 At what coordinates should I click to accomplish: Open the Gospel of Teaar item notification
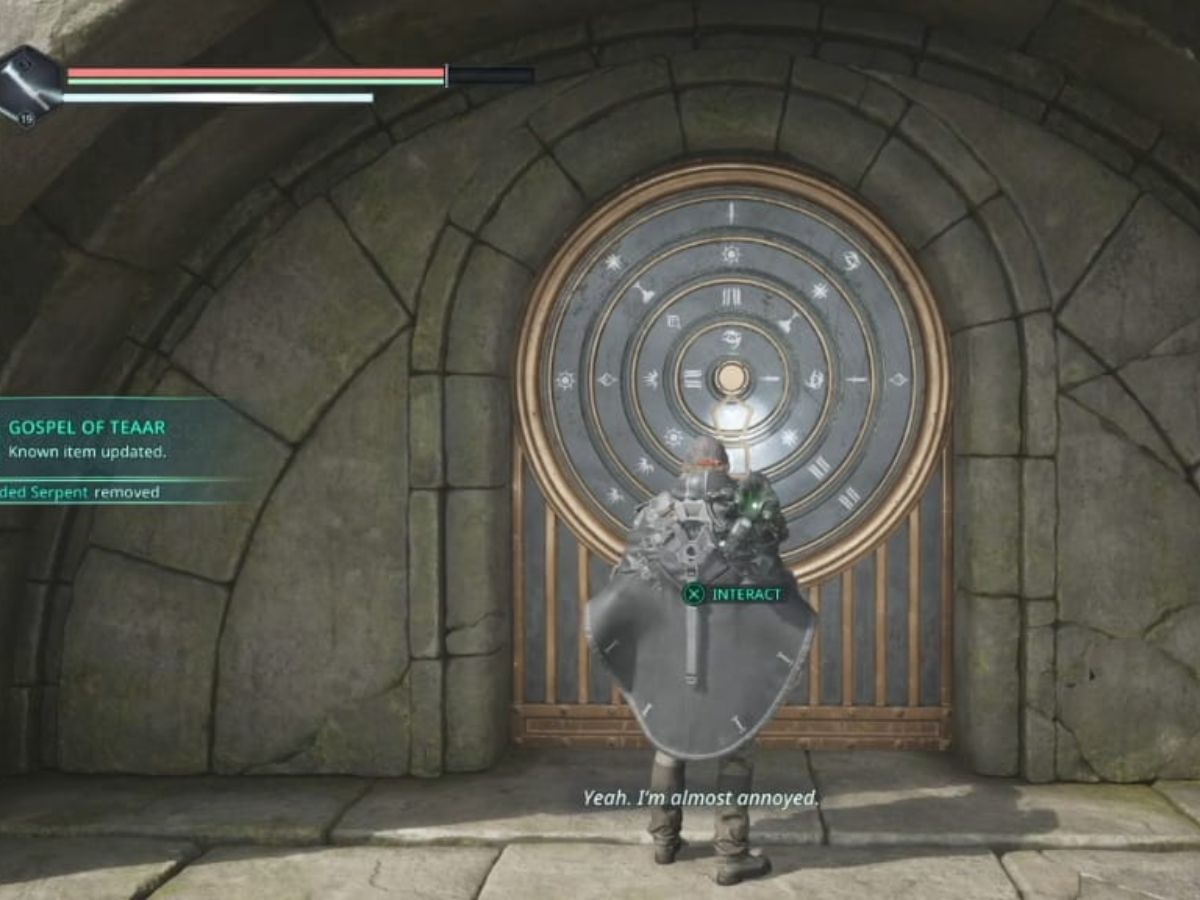tap(88, 438)
